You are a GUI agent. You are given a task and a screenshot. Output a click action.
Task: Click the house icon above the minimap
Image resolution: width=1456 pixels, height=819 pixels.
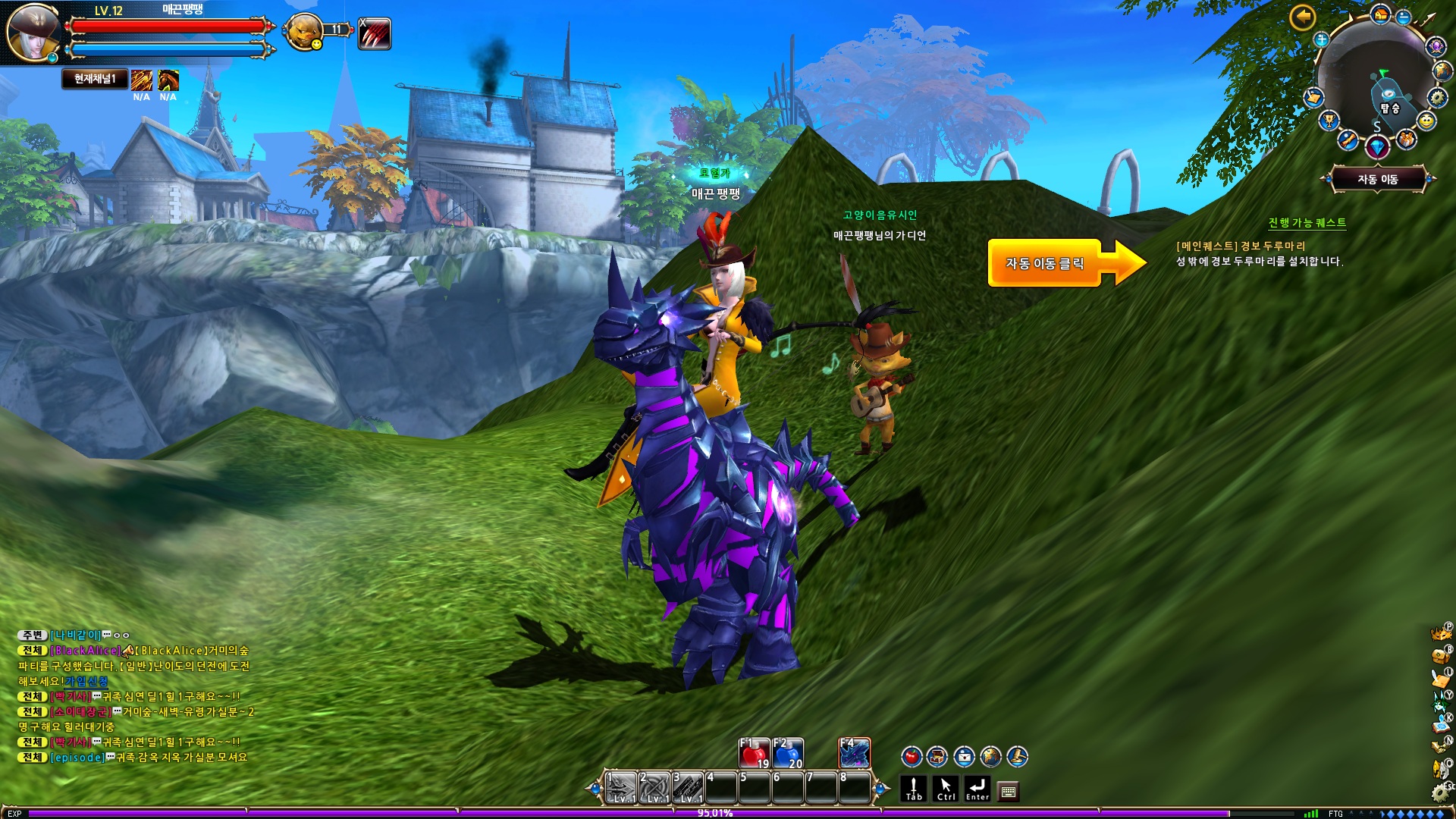tap(1380, 14)
